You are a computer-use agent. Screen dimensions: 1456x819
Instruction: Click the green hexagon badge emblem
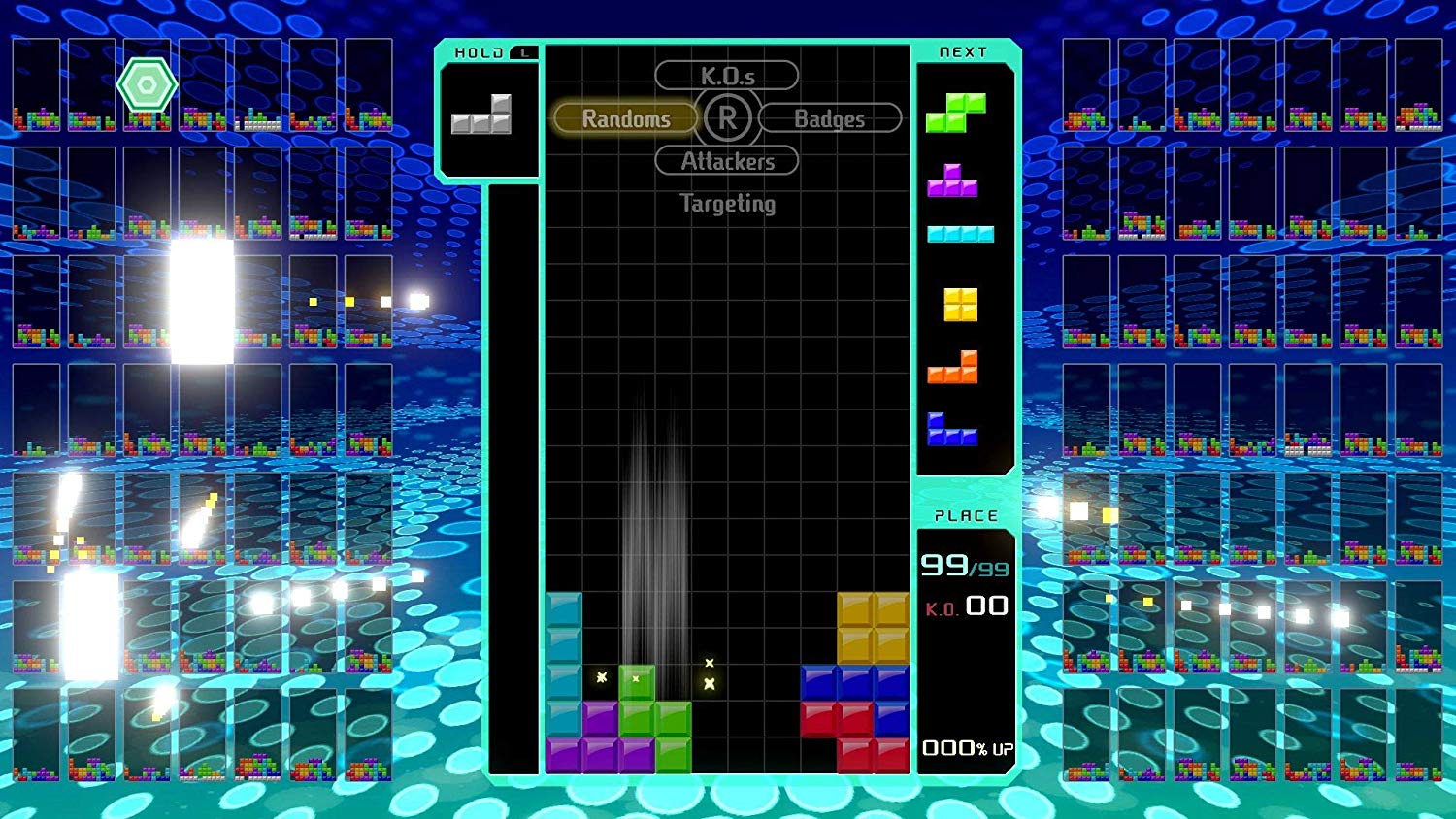point(147,83)
